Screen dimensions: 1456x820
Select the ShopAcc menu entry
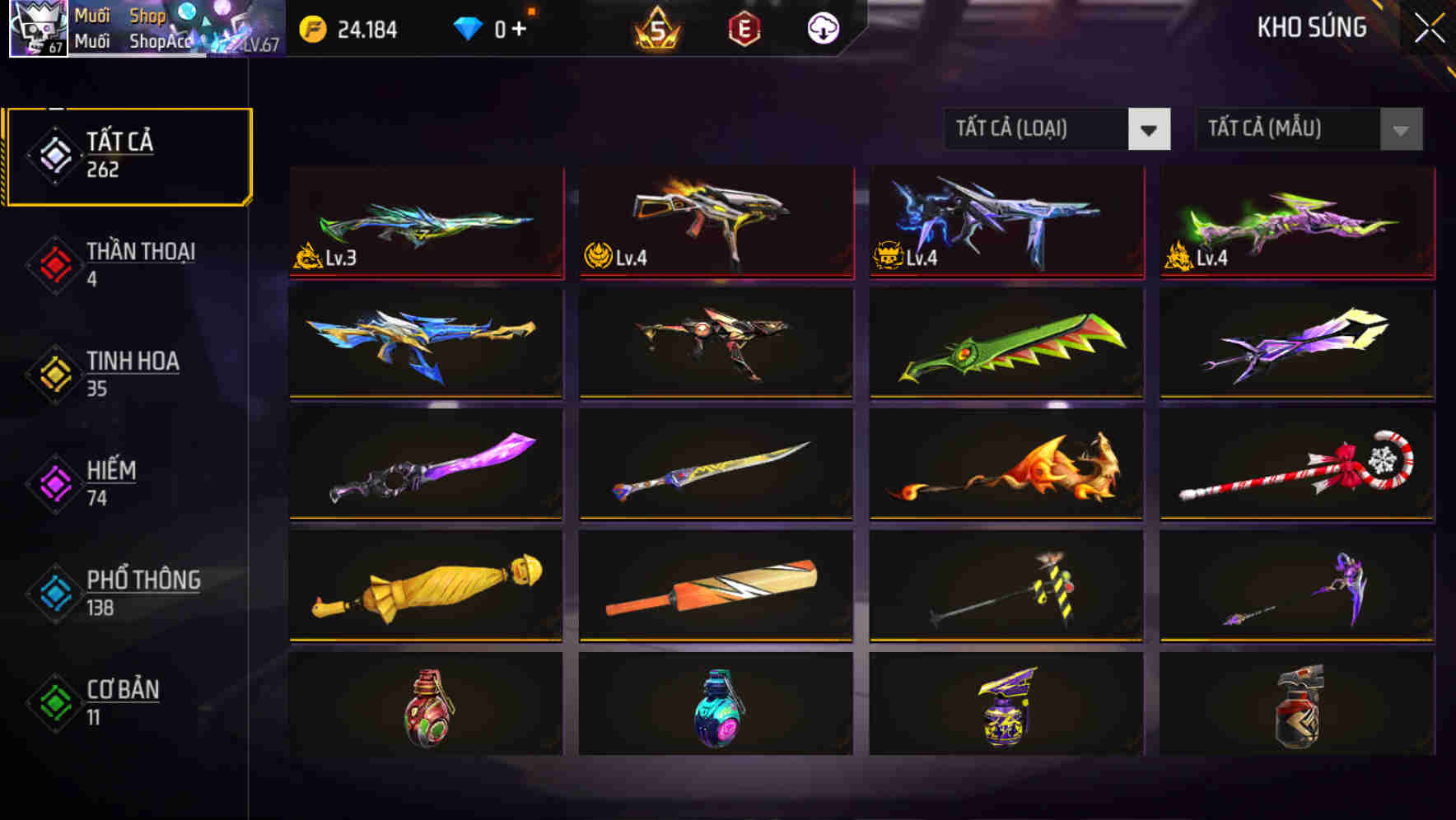[161, 40]
